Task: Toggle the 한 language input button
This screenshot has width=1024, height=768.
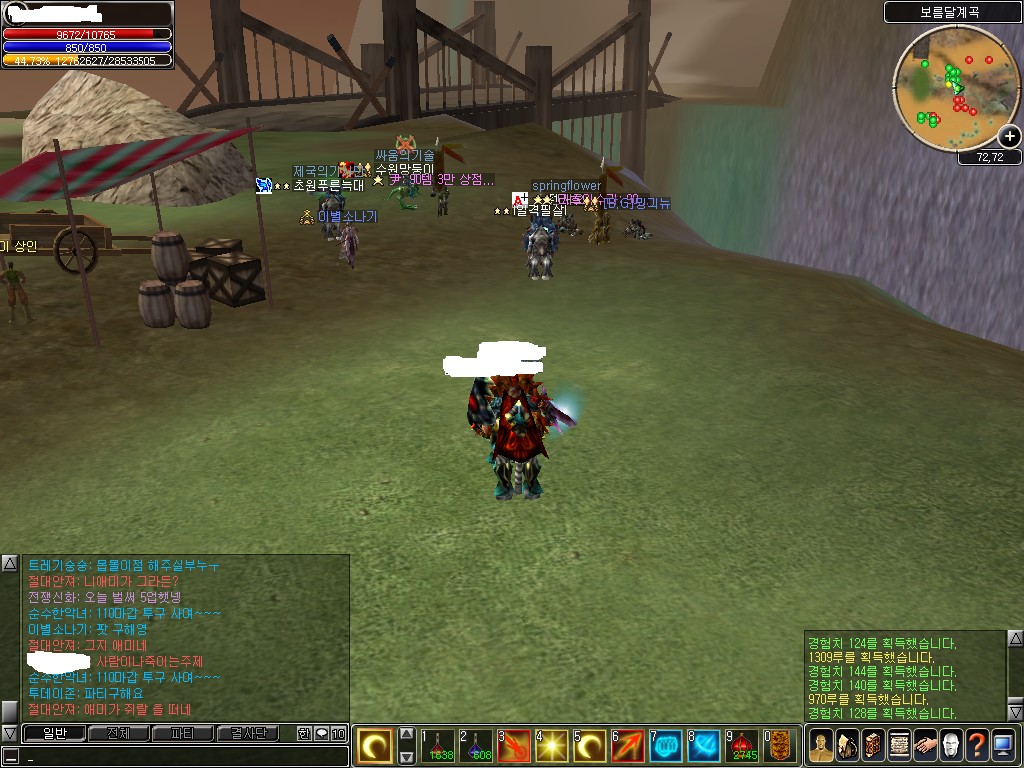Action: [304, 733]
